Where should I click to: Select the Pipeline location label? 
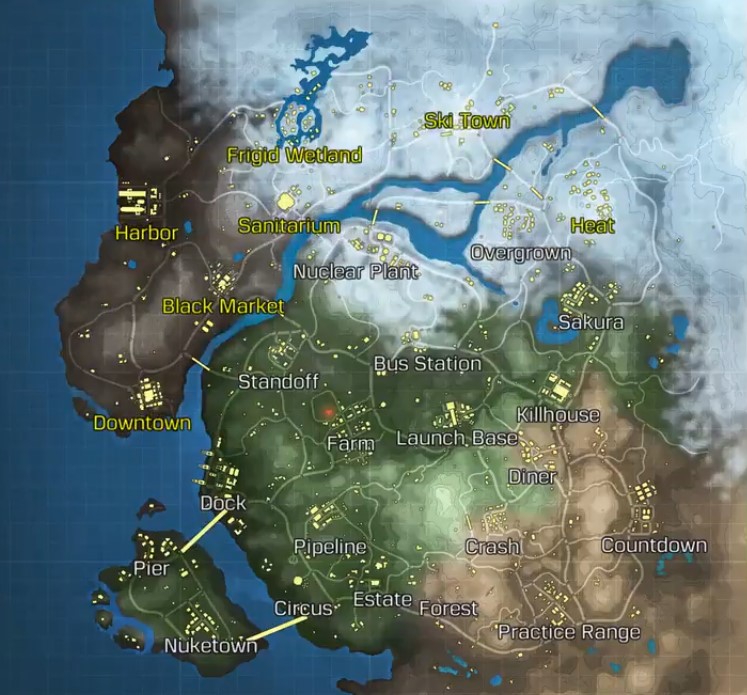point(329,547)
